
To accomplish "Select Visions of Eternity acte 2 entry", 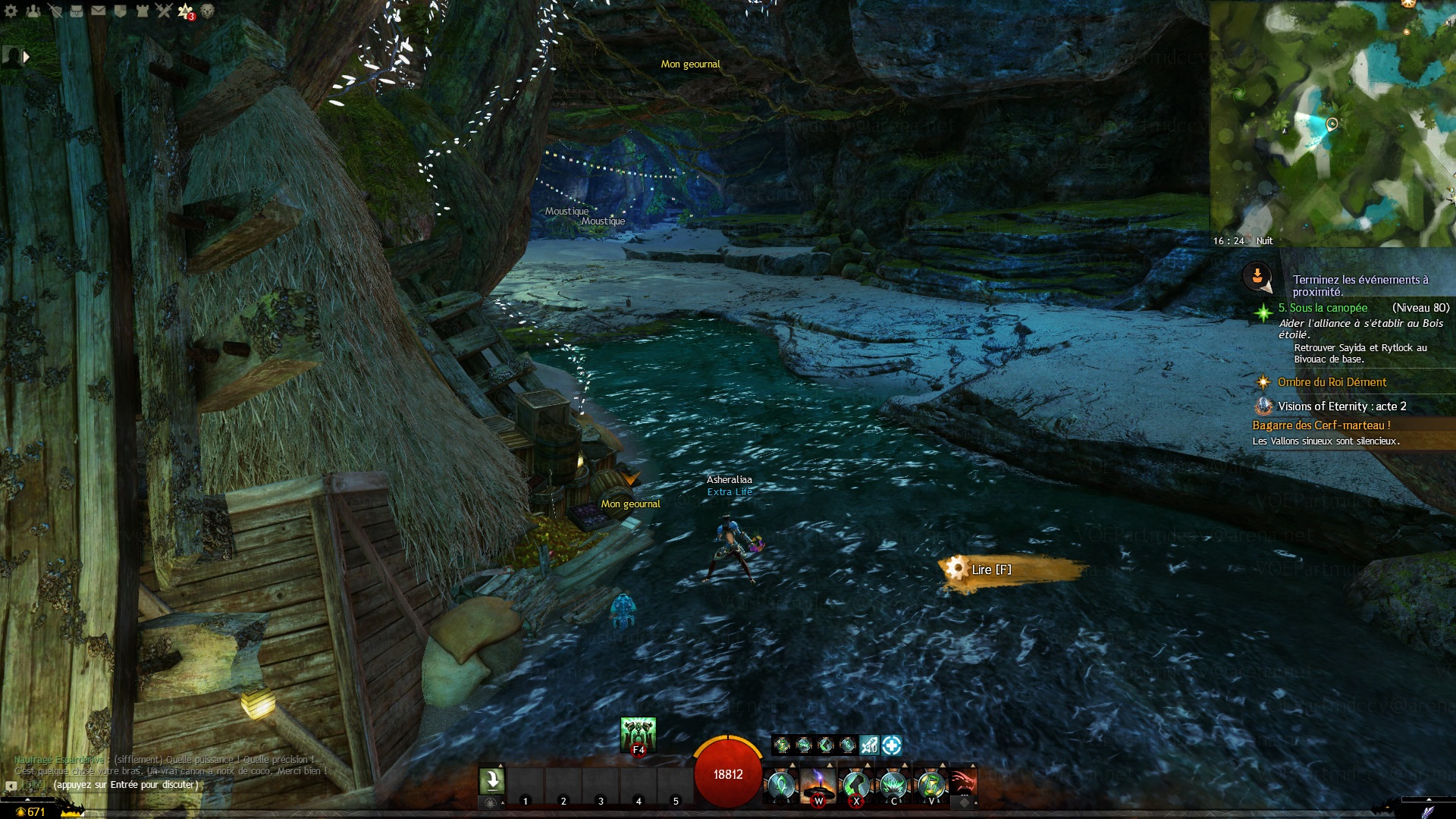I will click(1341, 406).
